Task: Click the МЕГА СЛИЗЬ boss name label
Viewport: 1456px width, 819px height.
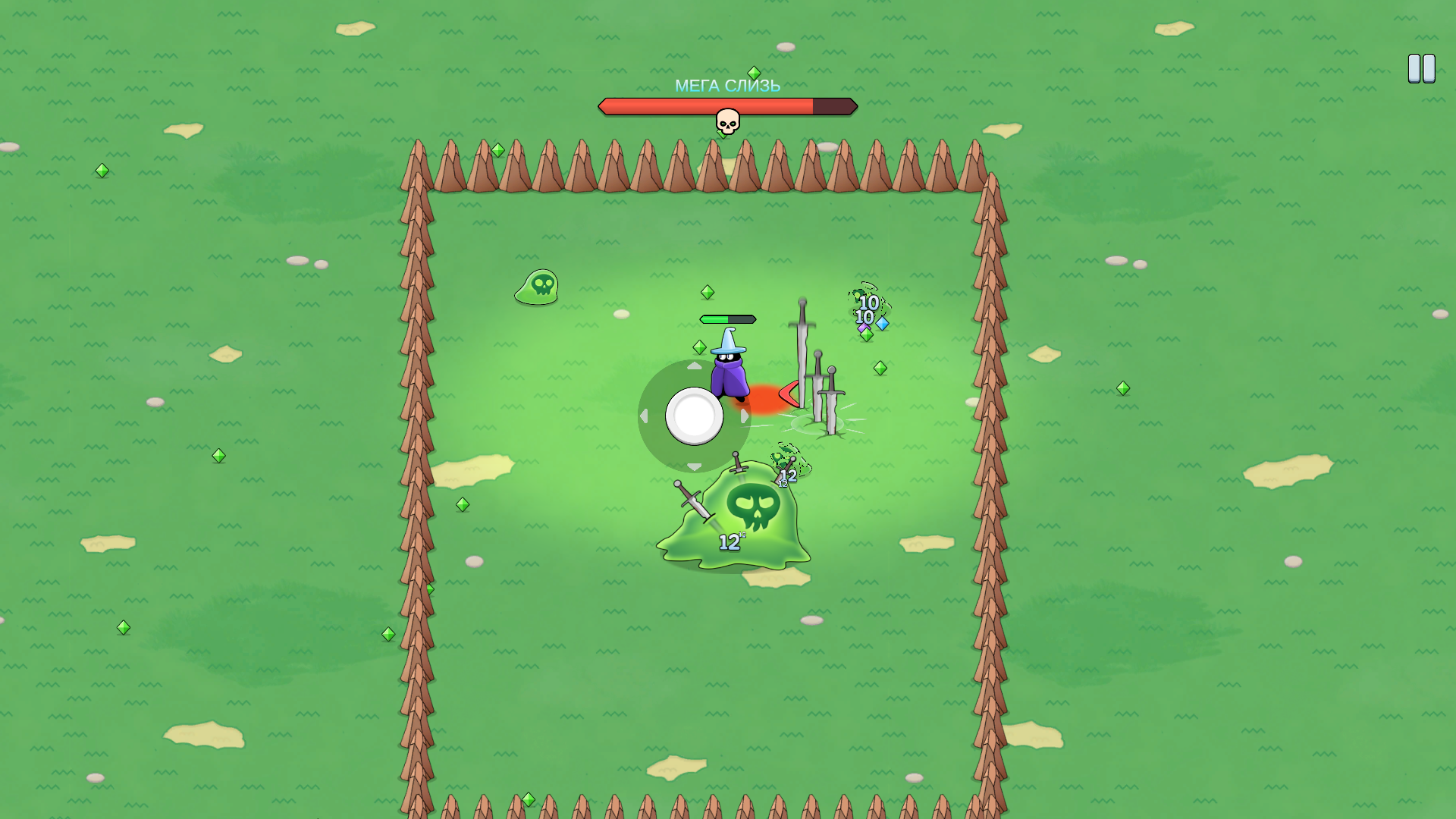Action: point(727,87)
